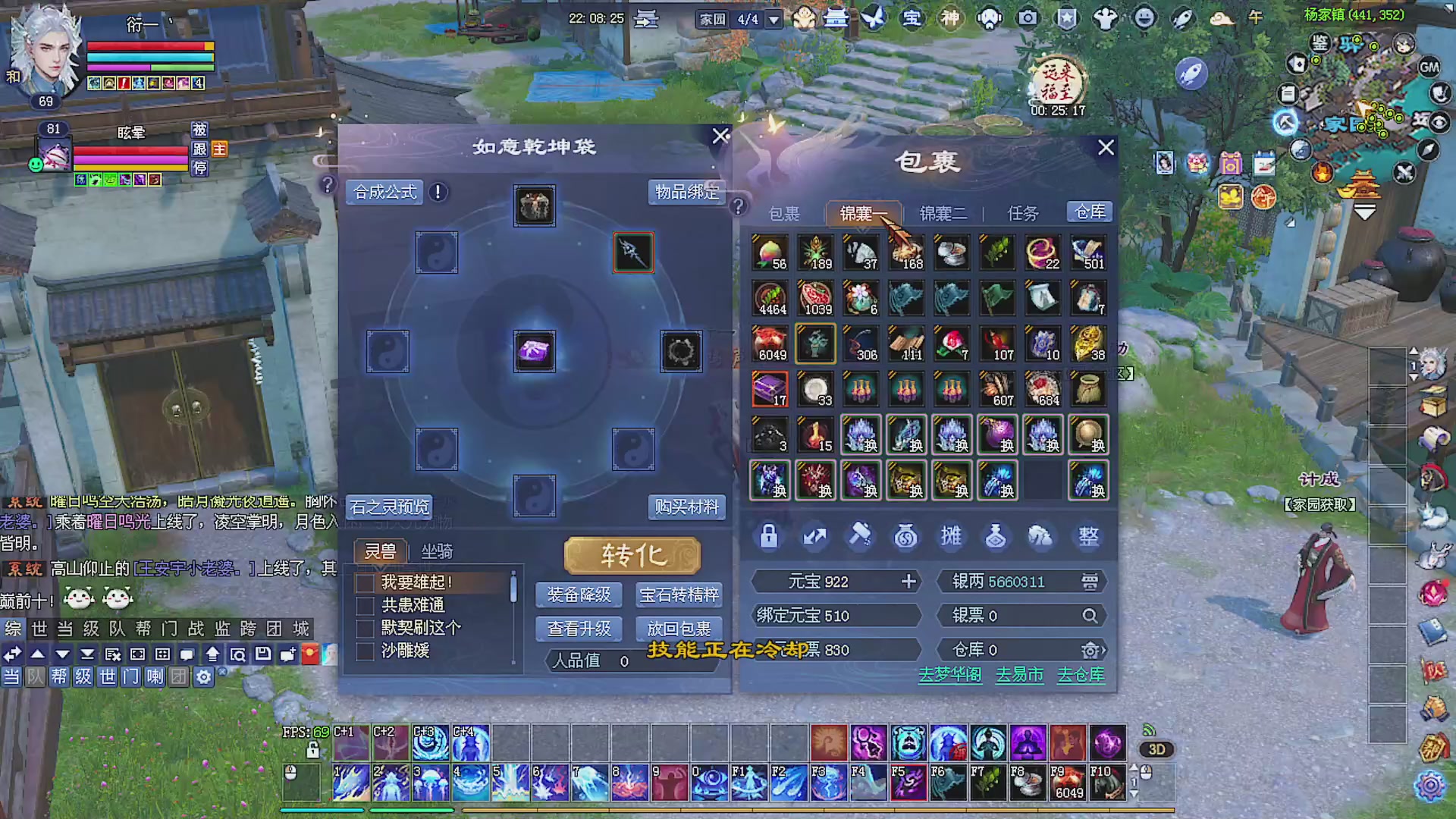The width and height of the screenshot is (1456, 819).
Task: Switch to the 锦囊二 tab in the inventory
Action: coord(942,213)
